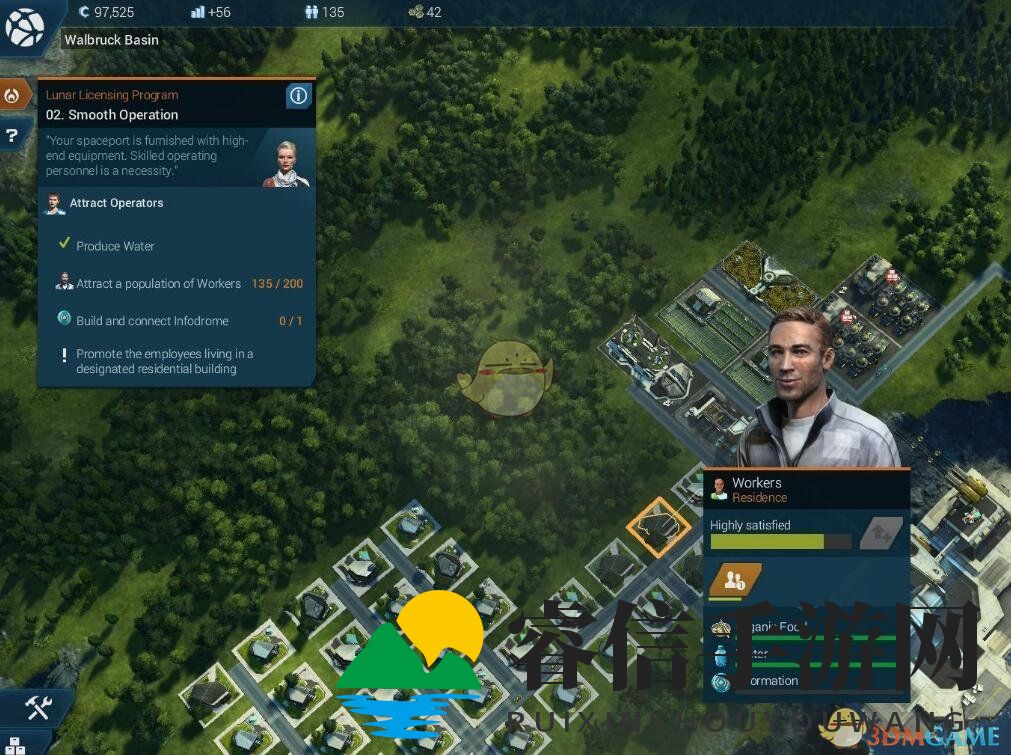Click the credits balance display
Screen dimensions: 1011x755
pyautogui.click(x=106, y=12)
